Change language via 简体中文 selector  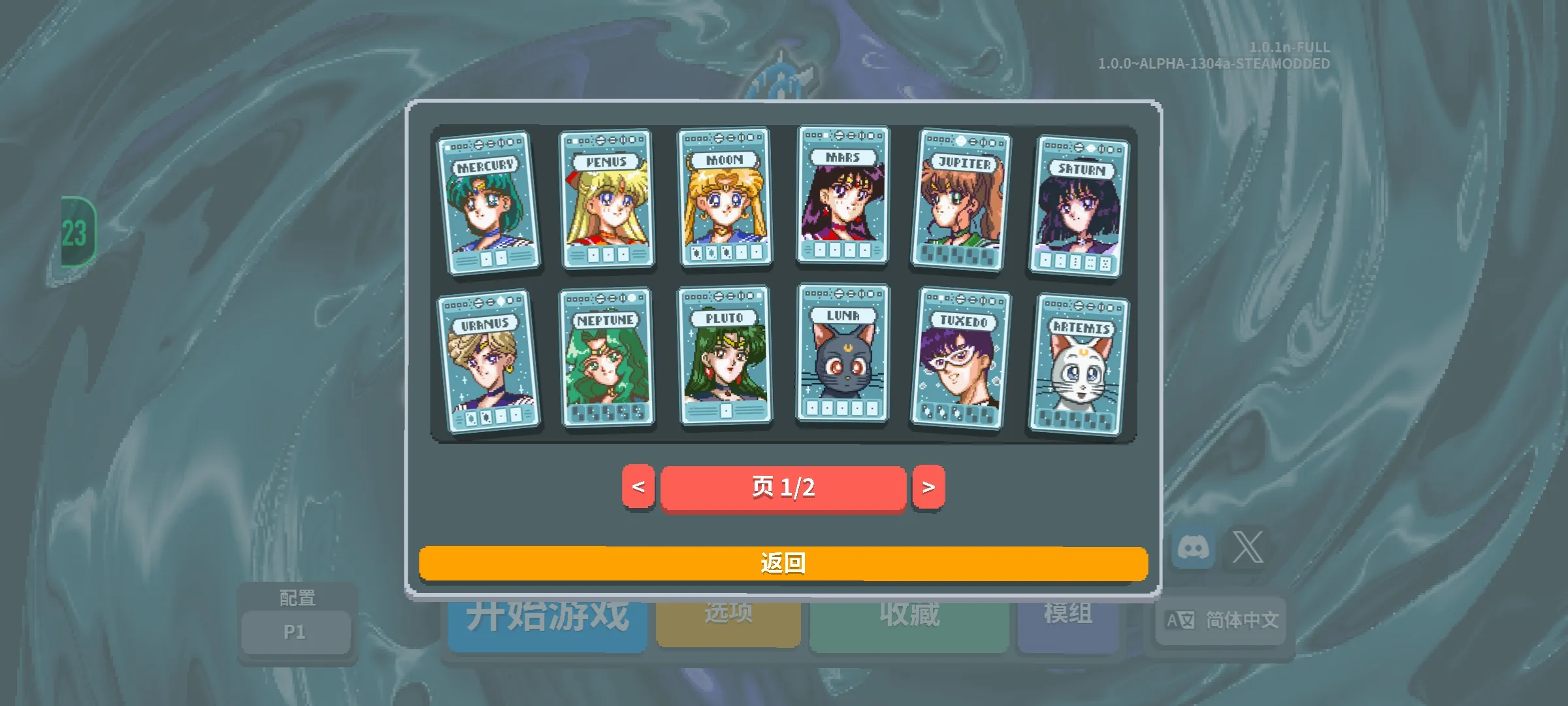pos(1220,622)
